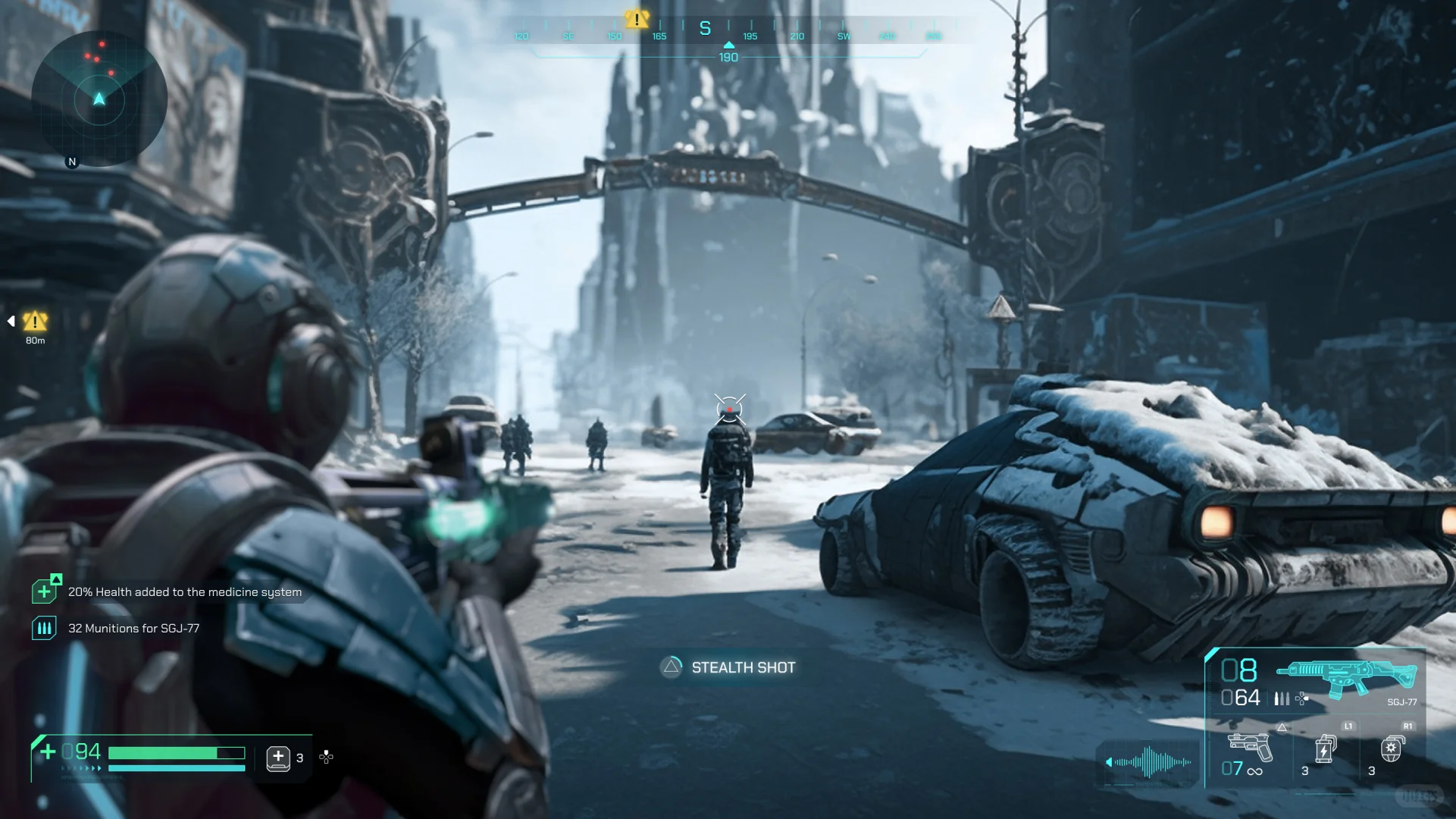This screenshot has width=1456, height=819.
Task: Click the health added notification icon
Action: coord(45,590)
